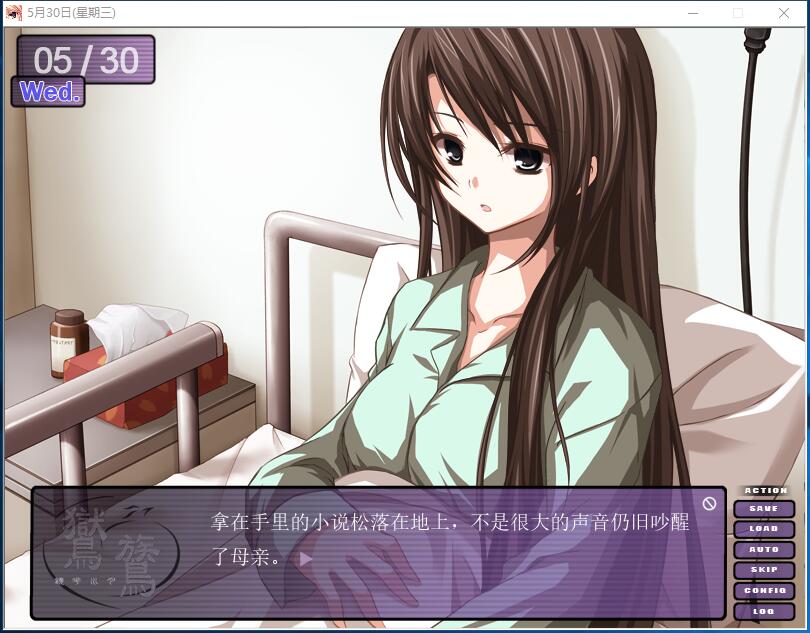
Task: Close the game window
Action: pyautogui.click(x=784, y=13)
